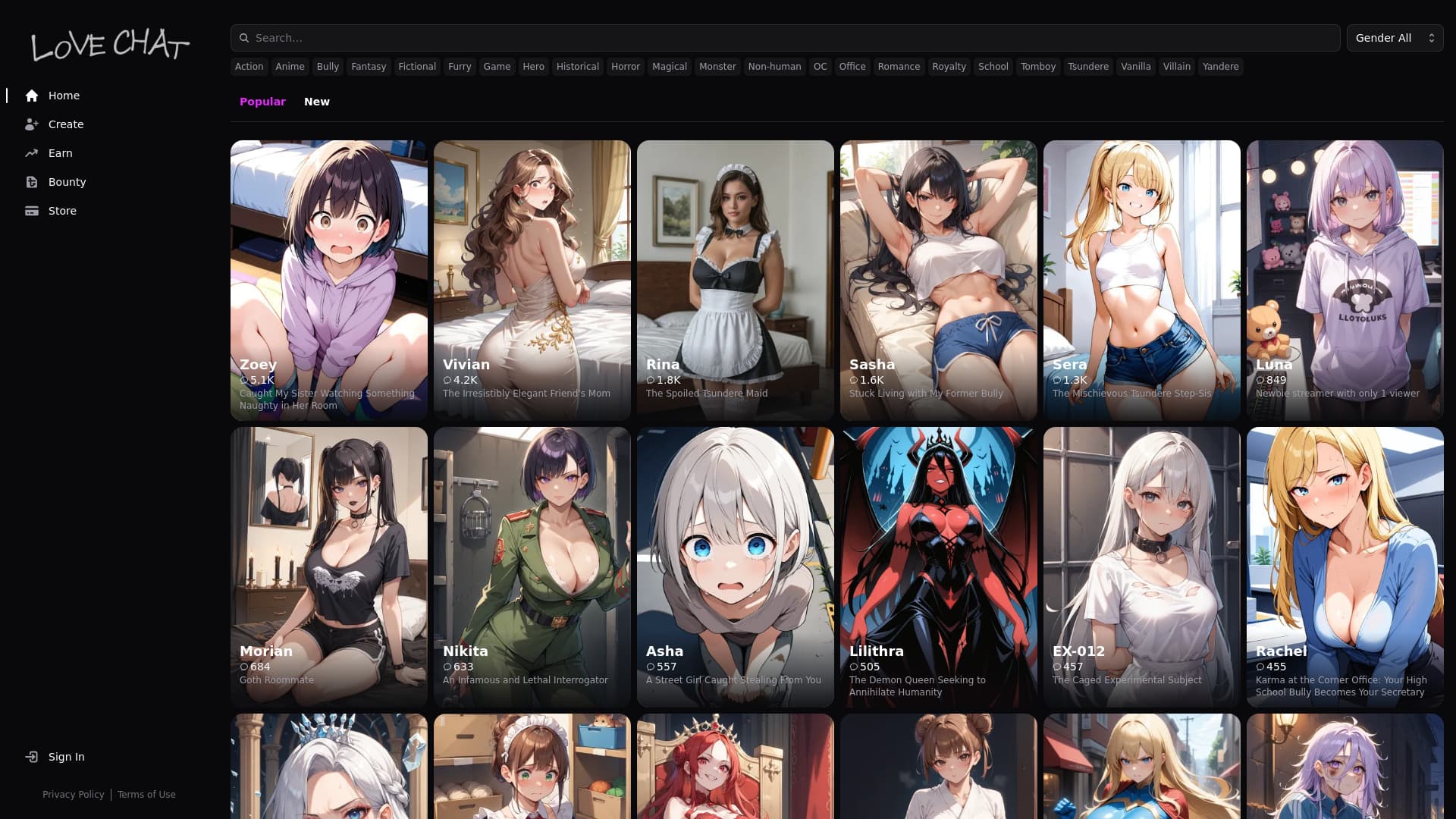Screen dimensions: 1456x819
Task: Click the Tomboy filter chip
Action: (1037, 67)
